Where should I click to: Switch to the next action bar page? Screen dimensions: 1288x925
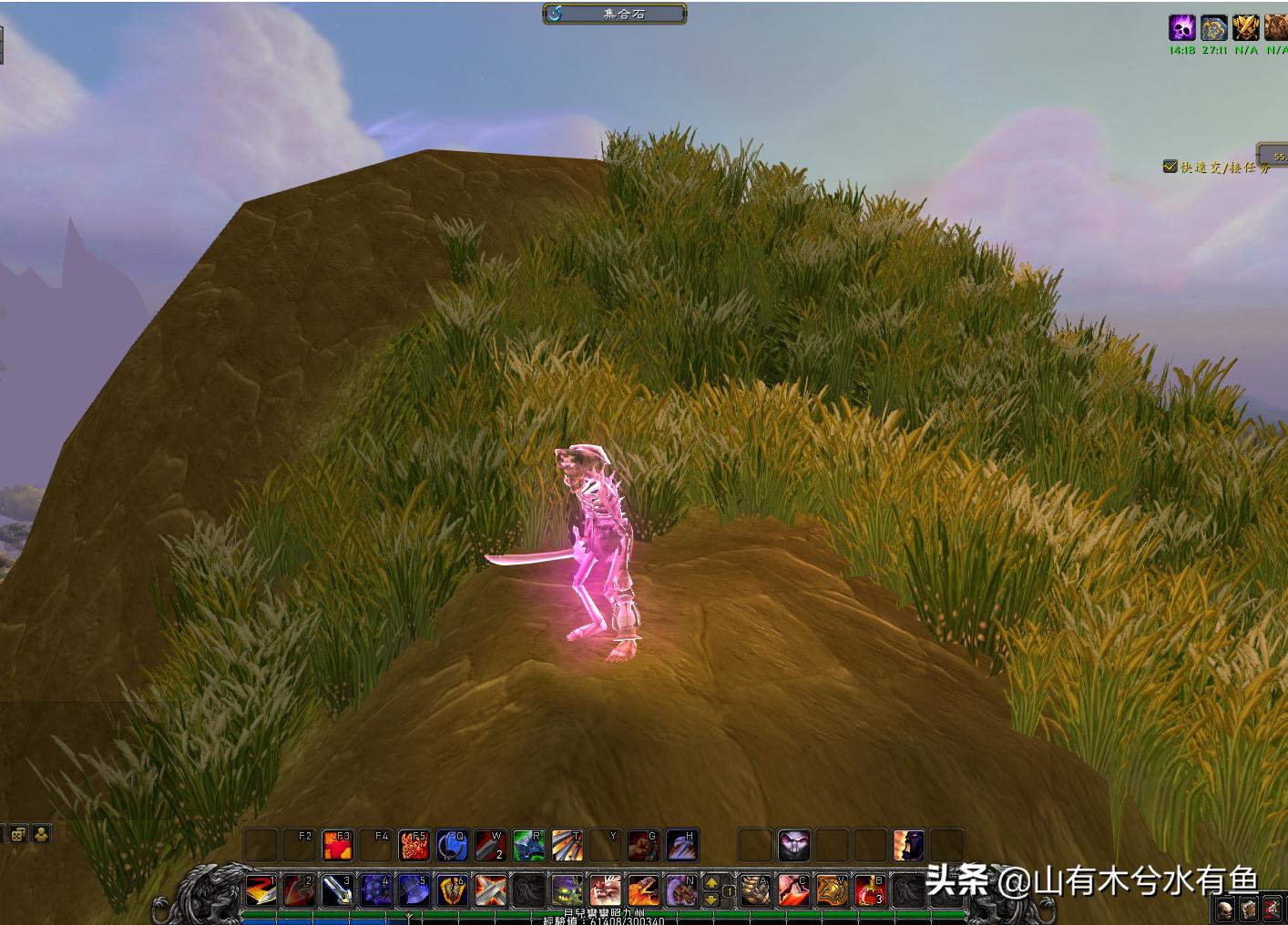coord(712,881)
